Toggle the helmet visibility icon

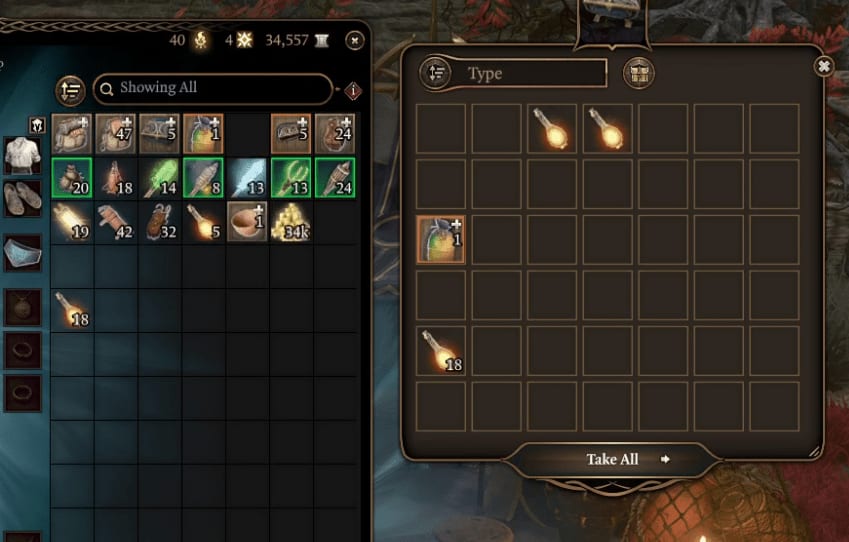(x=38, y=125)
